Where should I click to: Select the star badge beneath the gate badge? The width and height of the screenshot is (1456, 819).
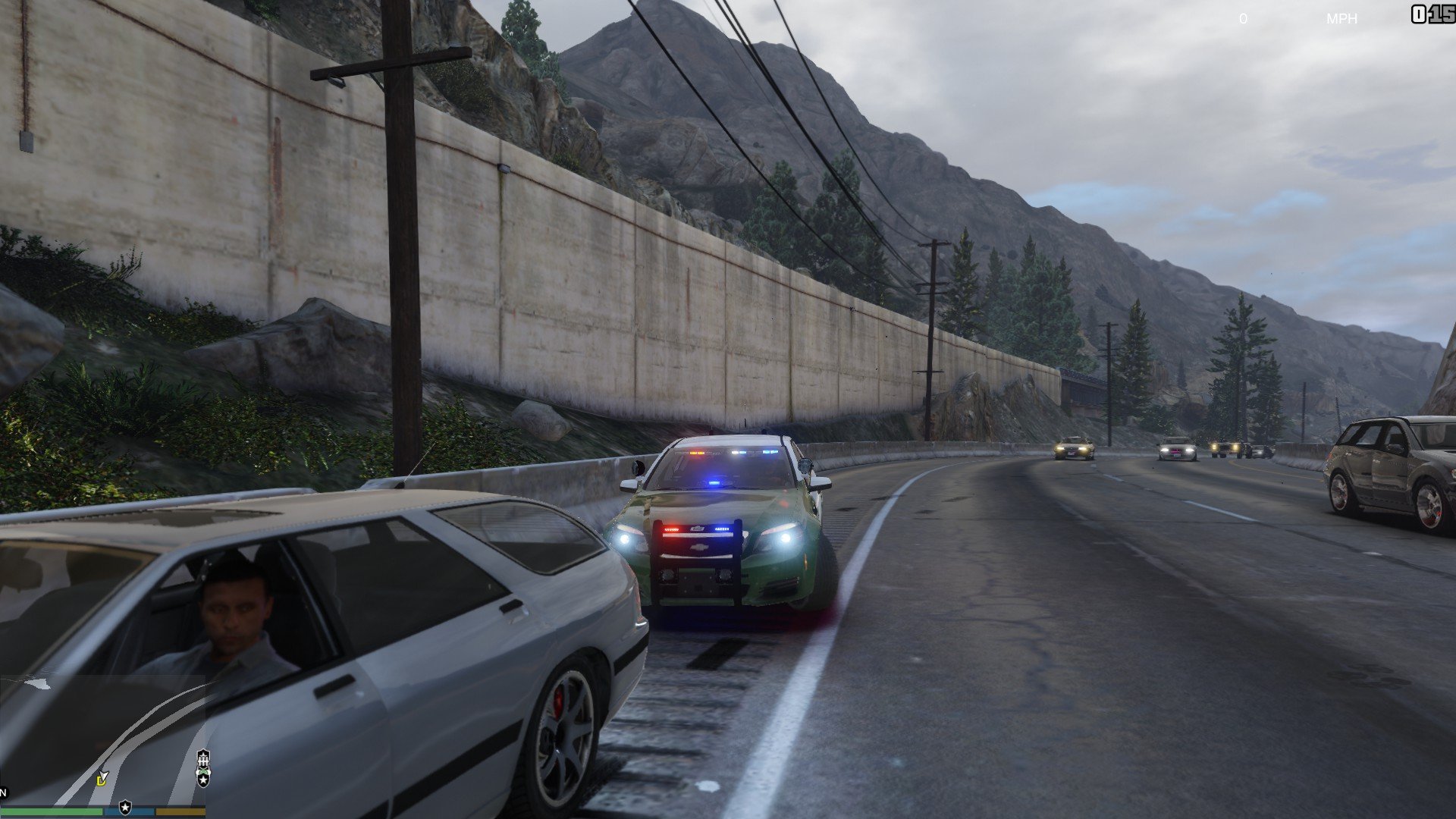(203, 778)
